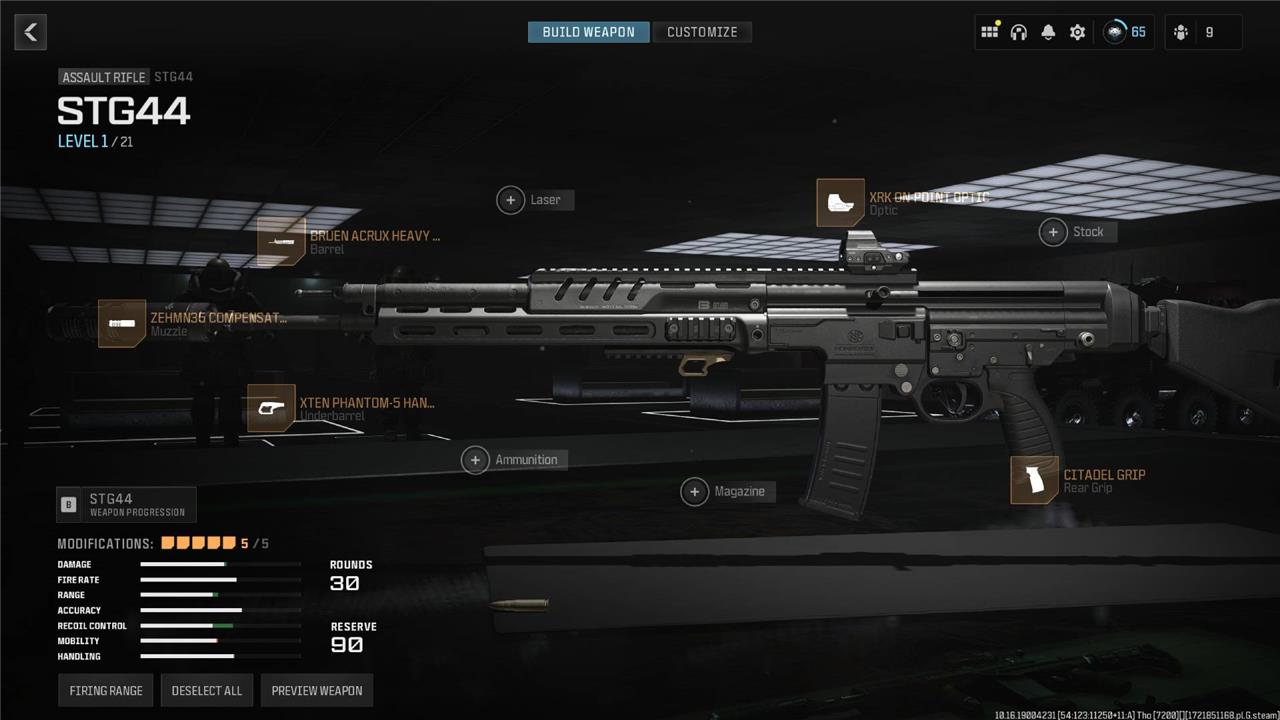The height and width of the screenshot is (720, 1280).
Task: Add a Magazine attachment
Action: [695, 491]
